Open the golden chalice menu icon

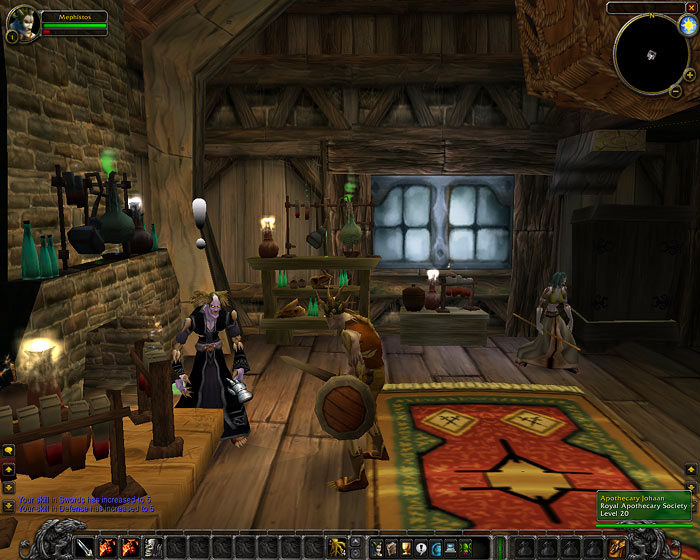407,547
